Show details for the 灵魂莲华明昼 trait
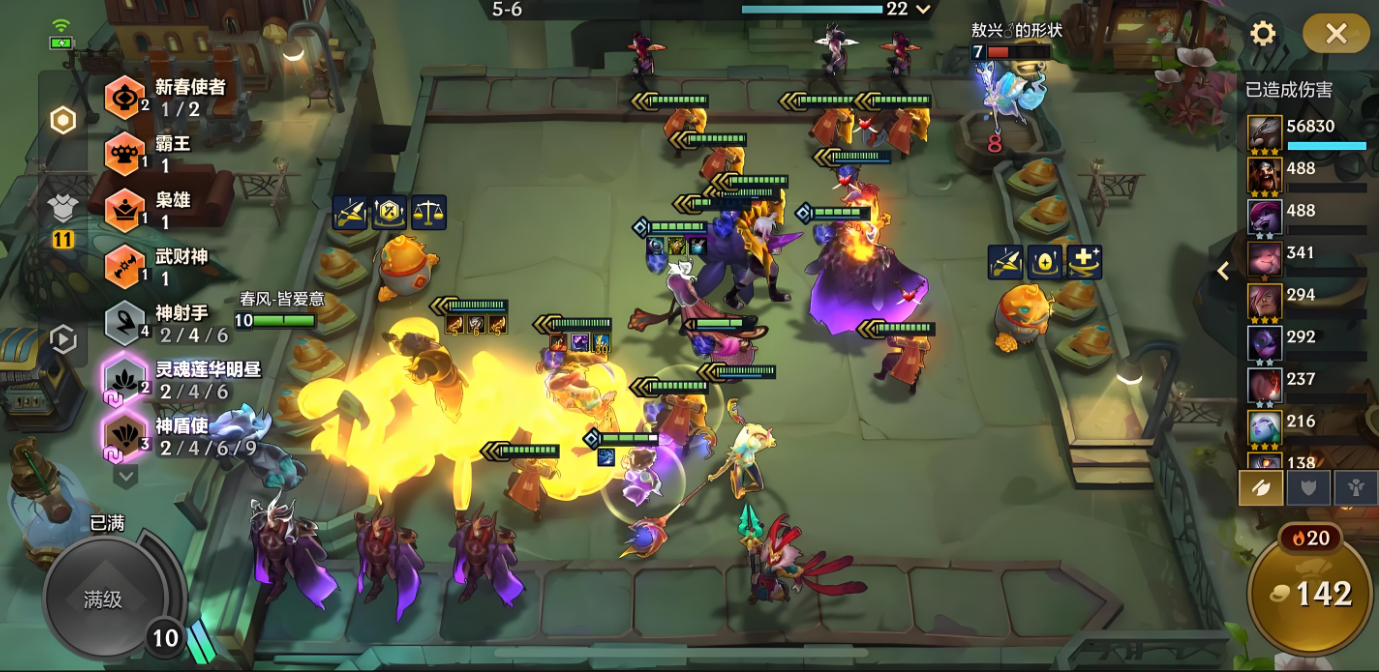 [126, 380]
